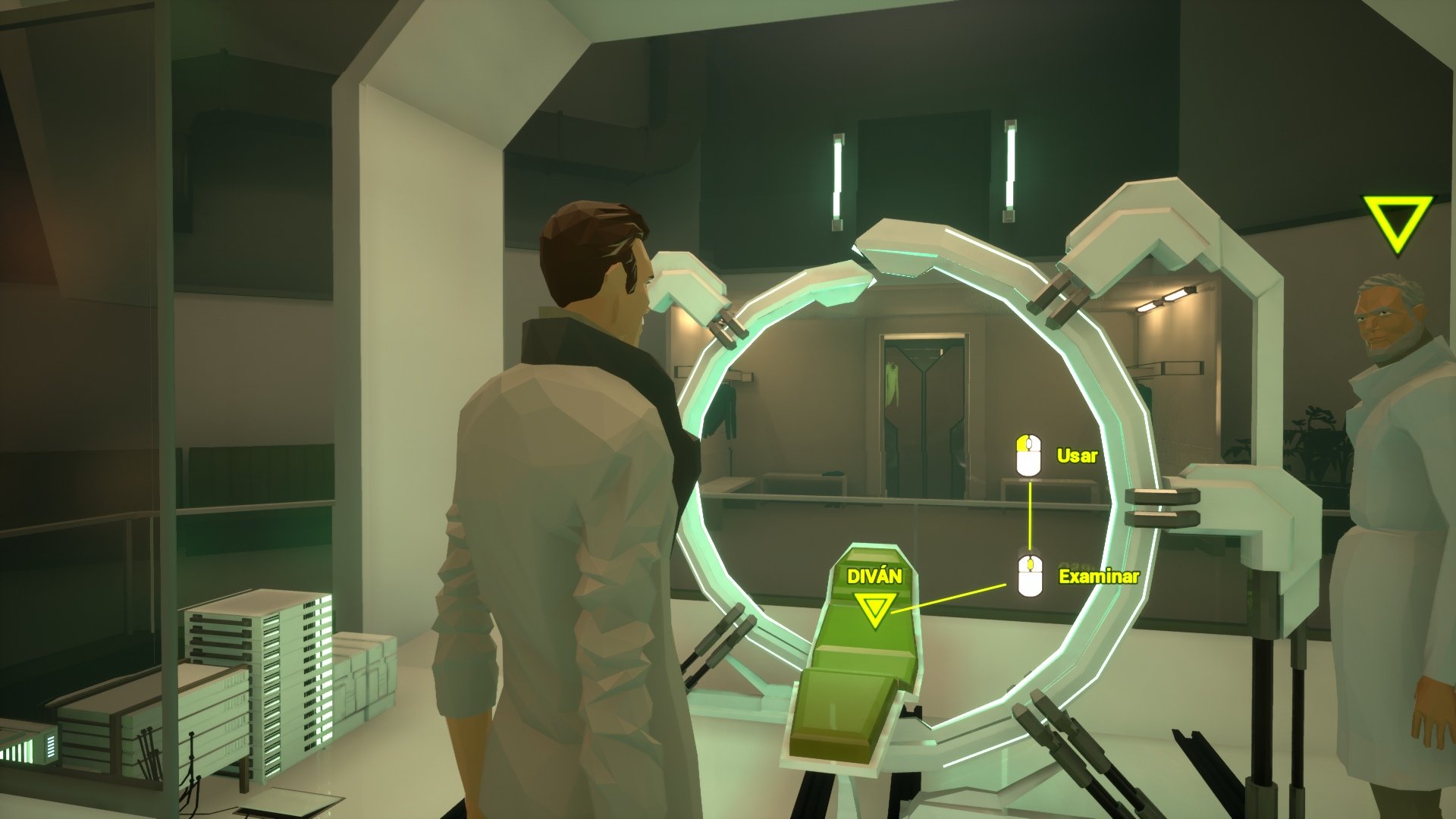Select the DIVÁN hotspot triangle marker

[x=874, y=608]
